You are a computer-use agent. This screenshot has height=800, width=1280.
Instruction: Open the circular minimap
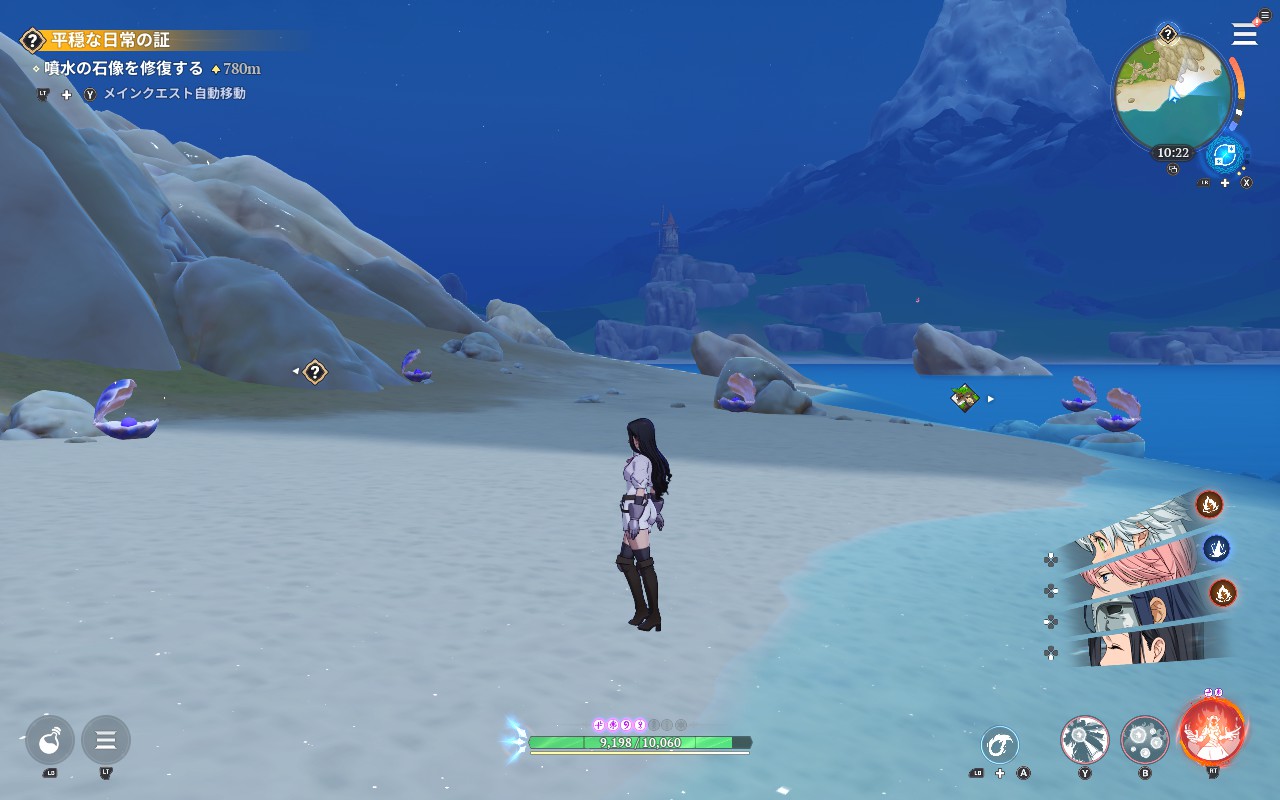click(x=1173, y=93)
